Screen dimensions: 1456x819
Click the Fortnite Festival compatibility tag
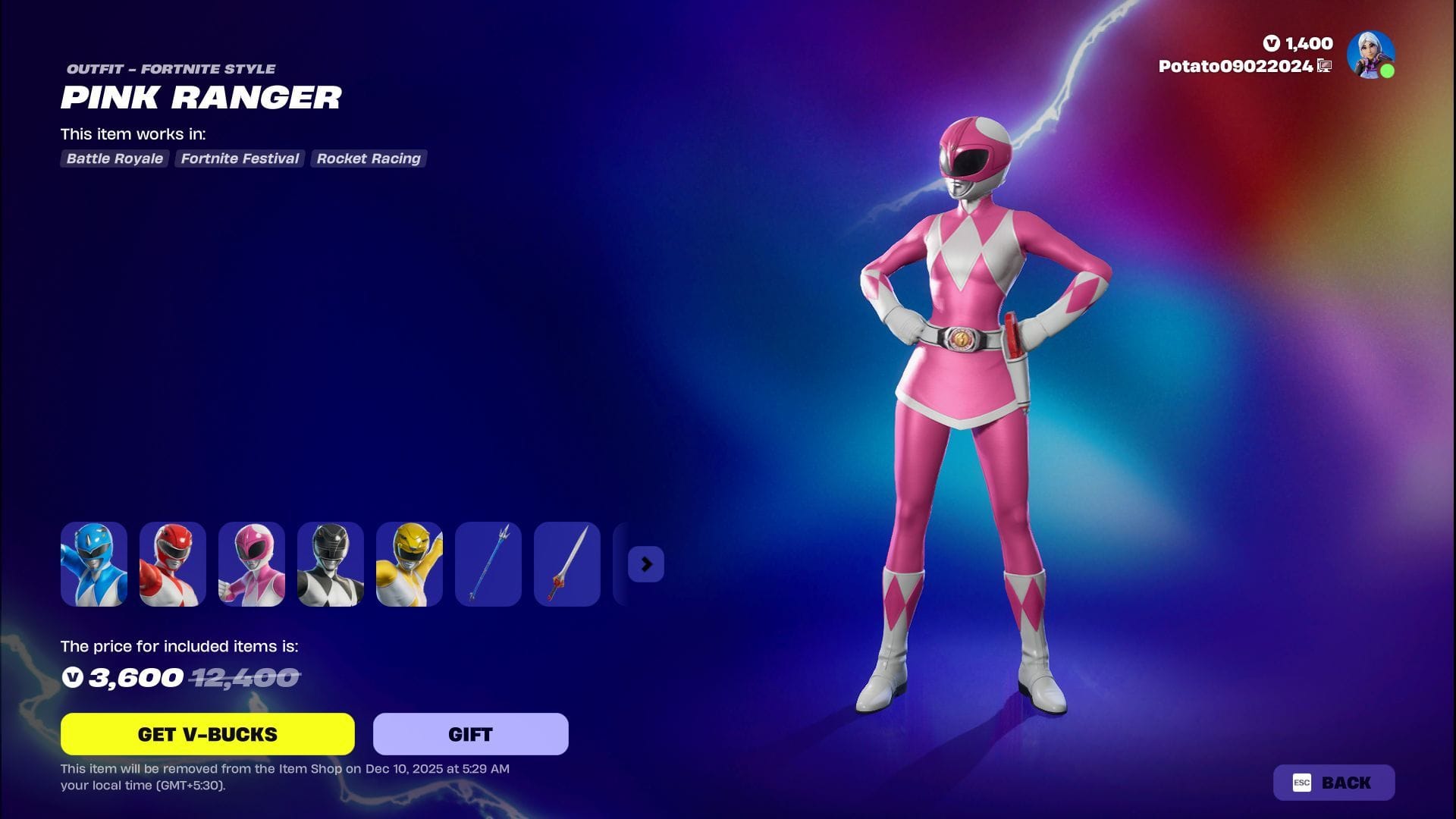[x=239, y=158]
